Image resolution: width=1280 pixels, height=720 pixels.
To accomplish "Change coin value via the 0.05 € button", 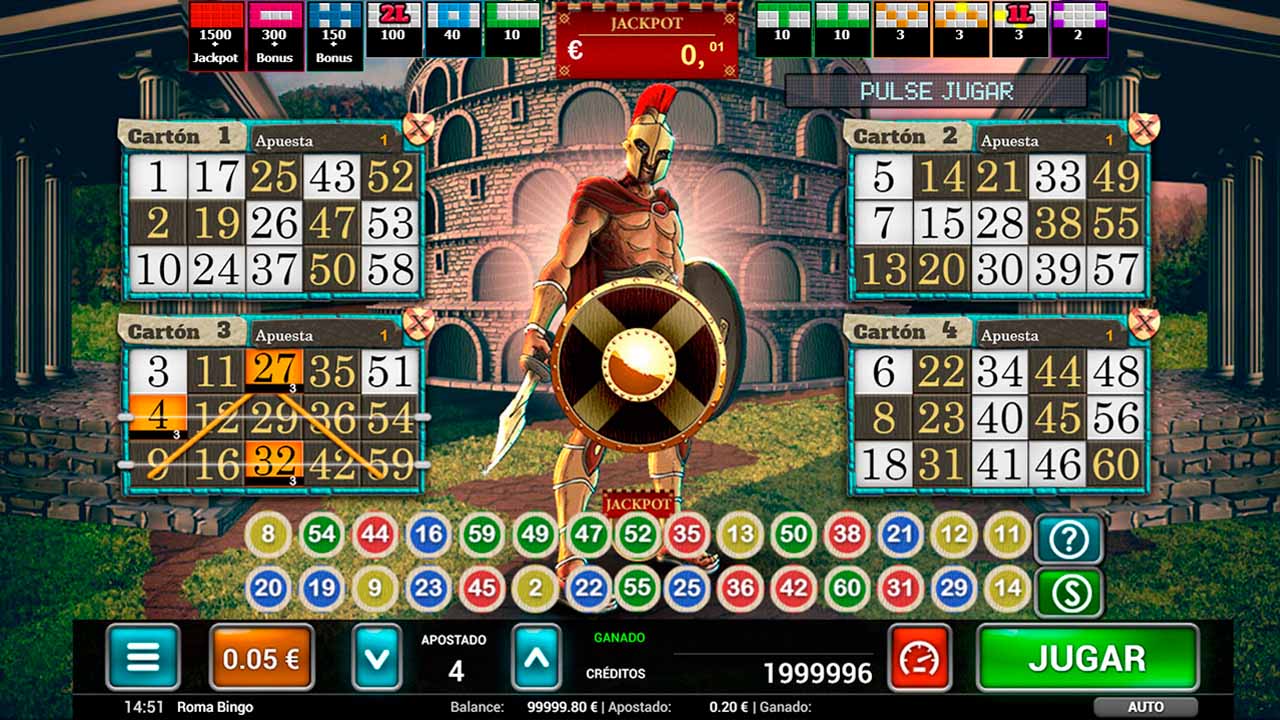I will 259,658.
